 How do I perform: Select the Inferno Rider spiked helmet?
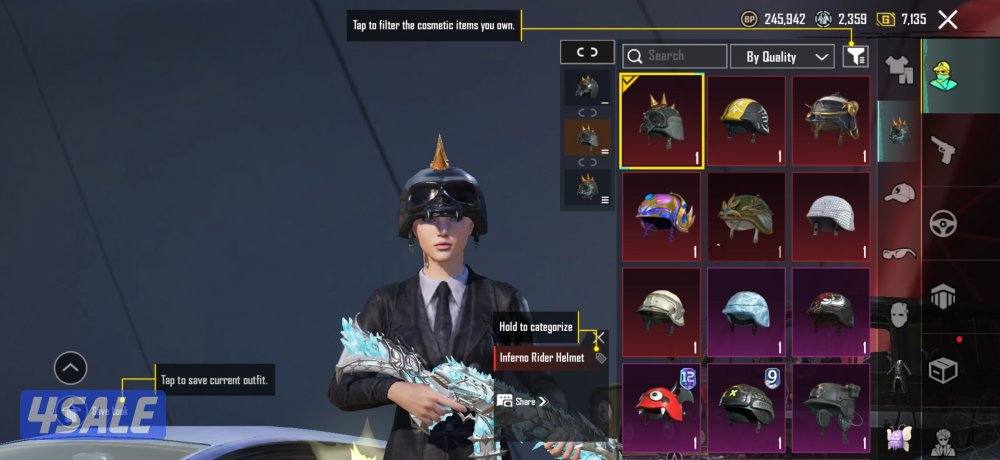[661, 120]
